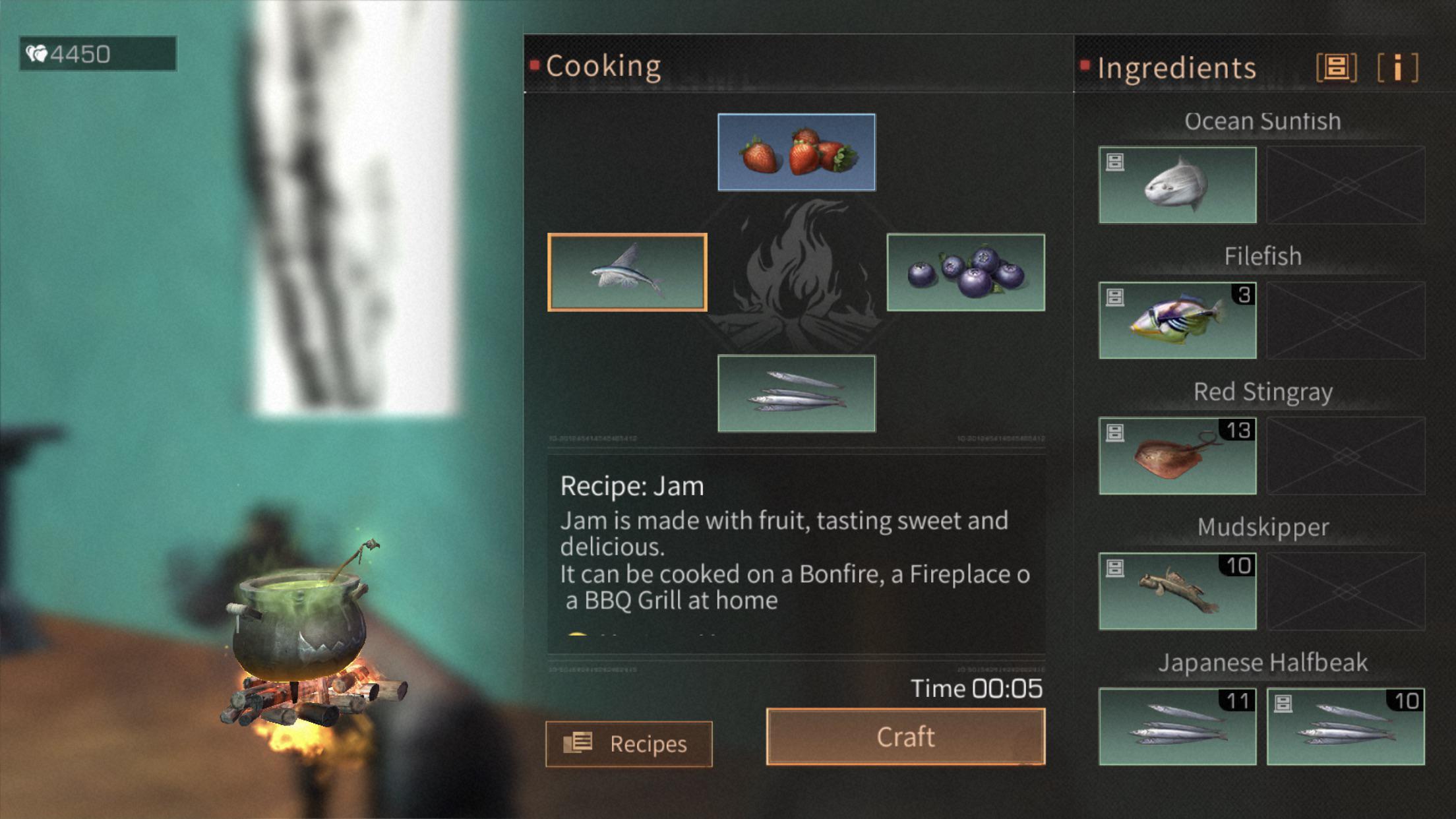Toggle the strawberries in the top cooking slot
1456x819 pixels.
(x=796, y=152)
